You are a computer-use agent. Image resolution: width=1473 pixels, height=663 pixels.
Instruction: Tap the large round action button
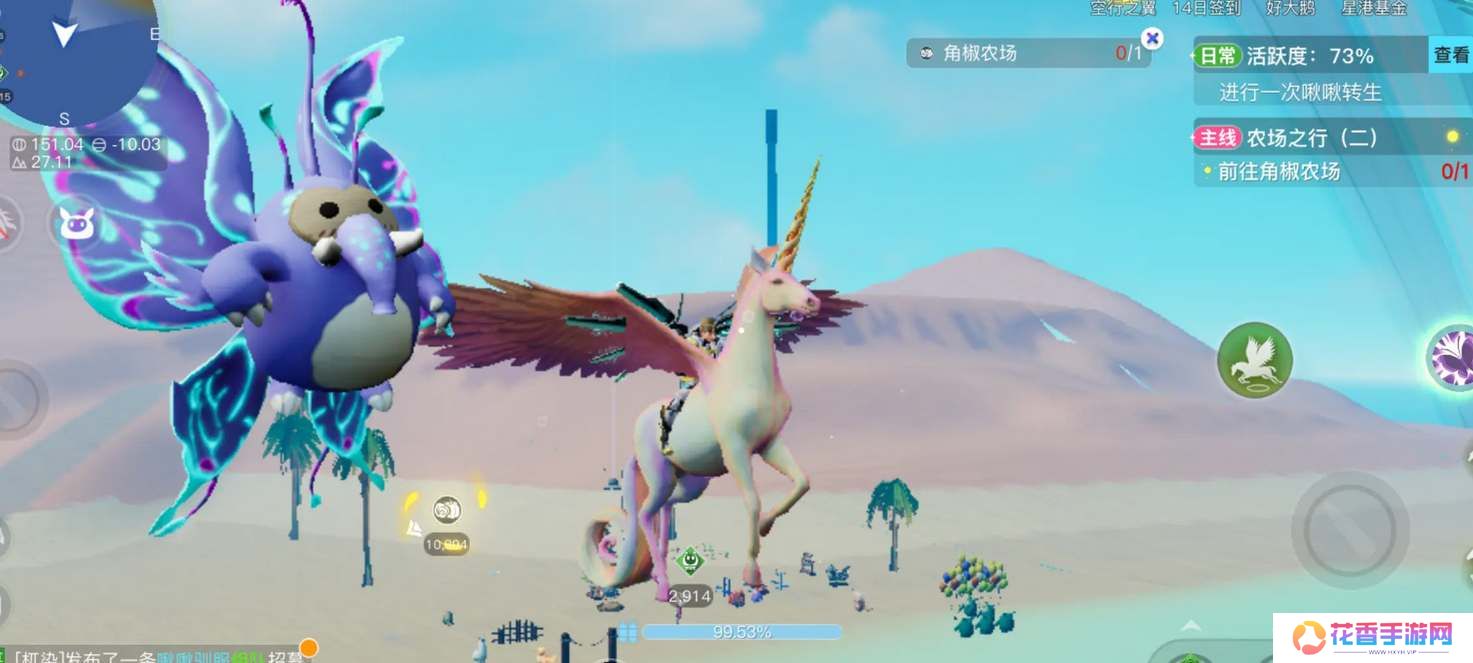pos(1349,530)
